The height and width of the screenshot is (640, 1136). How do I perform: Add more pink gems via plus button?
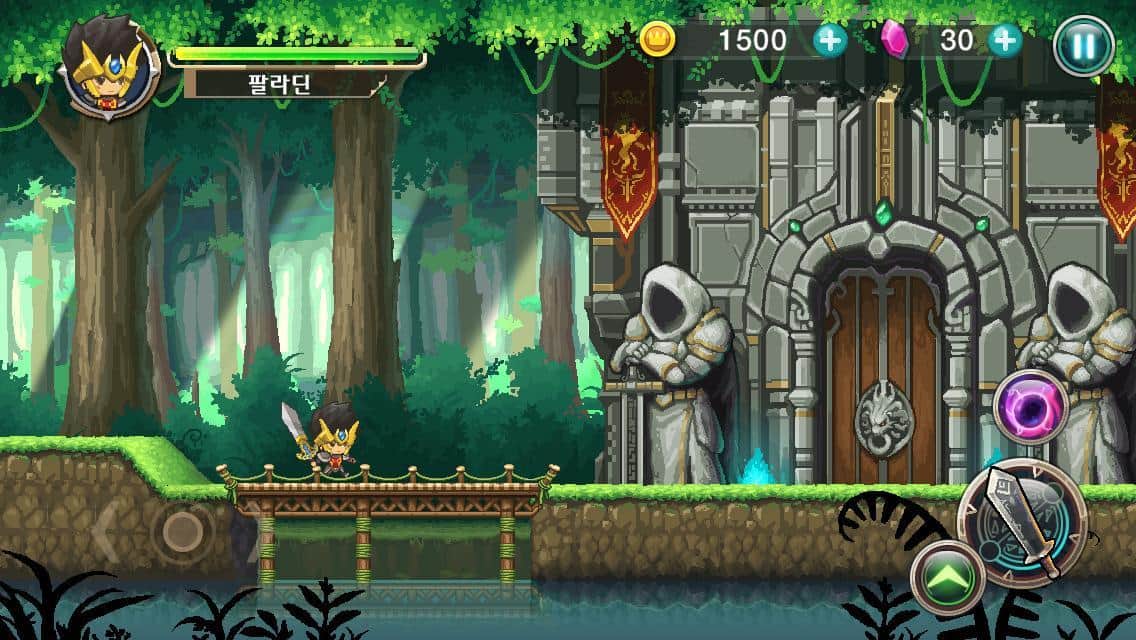tap(1004, 40)
